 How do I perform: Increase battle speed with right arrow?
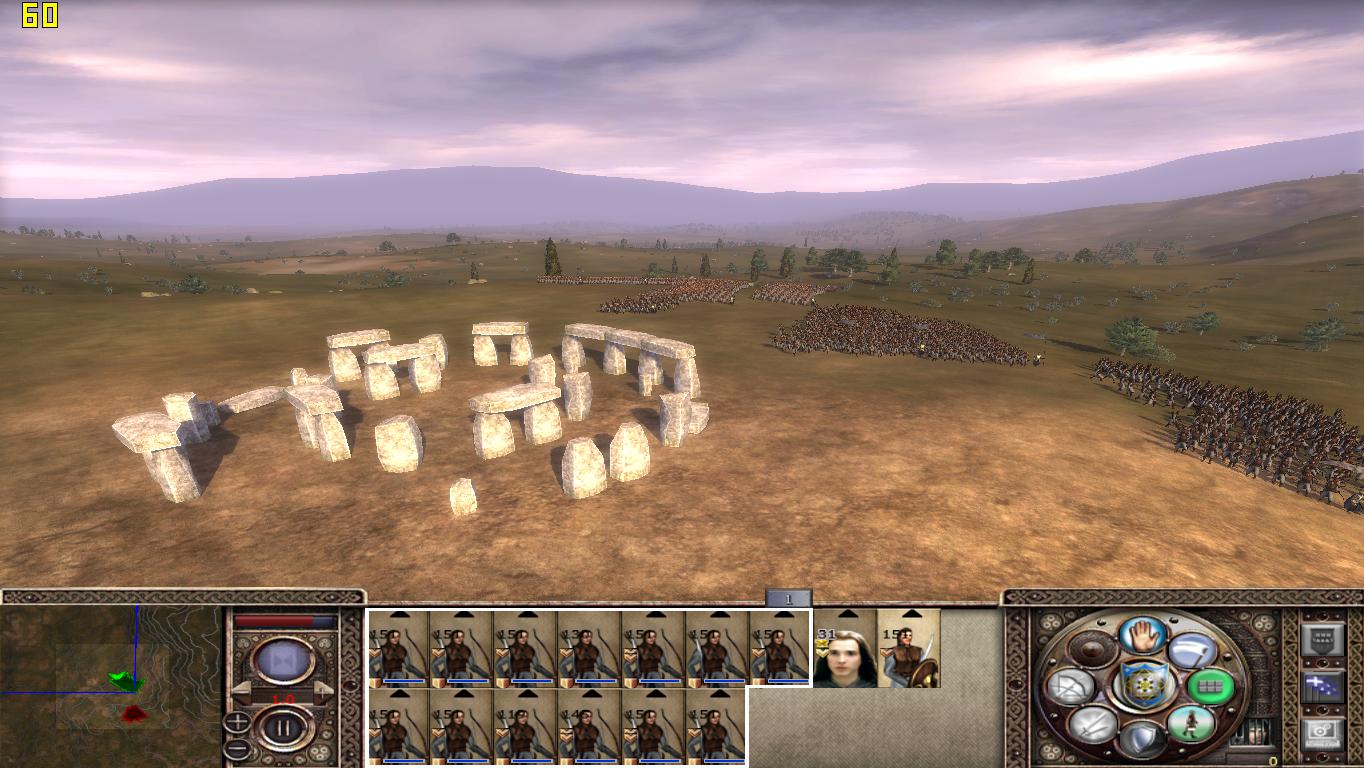[323, 691]
